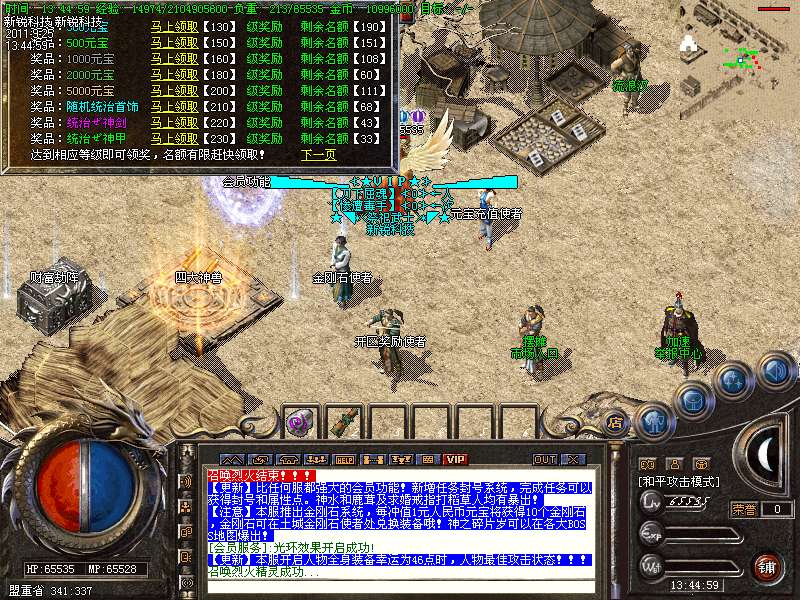Click the HELP button above chat
The height and width of the screenshot is (600, 800).
345,459
